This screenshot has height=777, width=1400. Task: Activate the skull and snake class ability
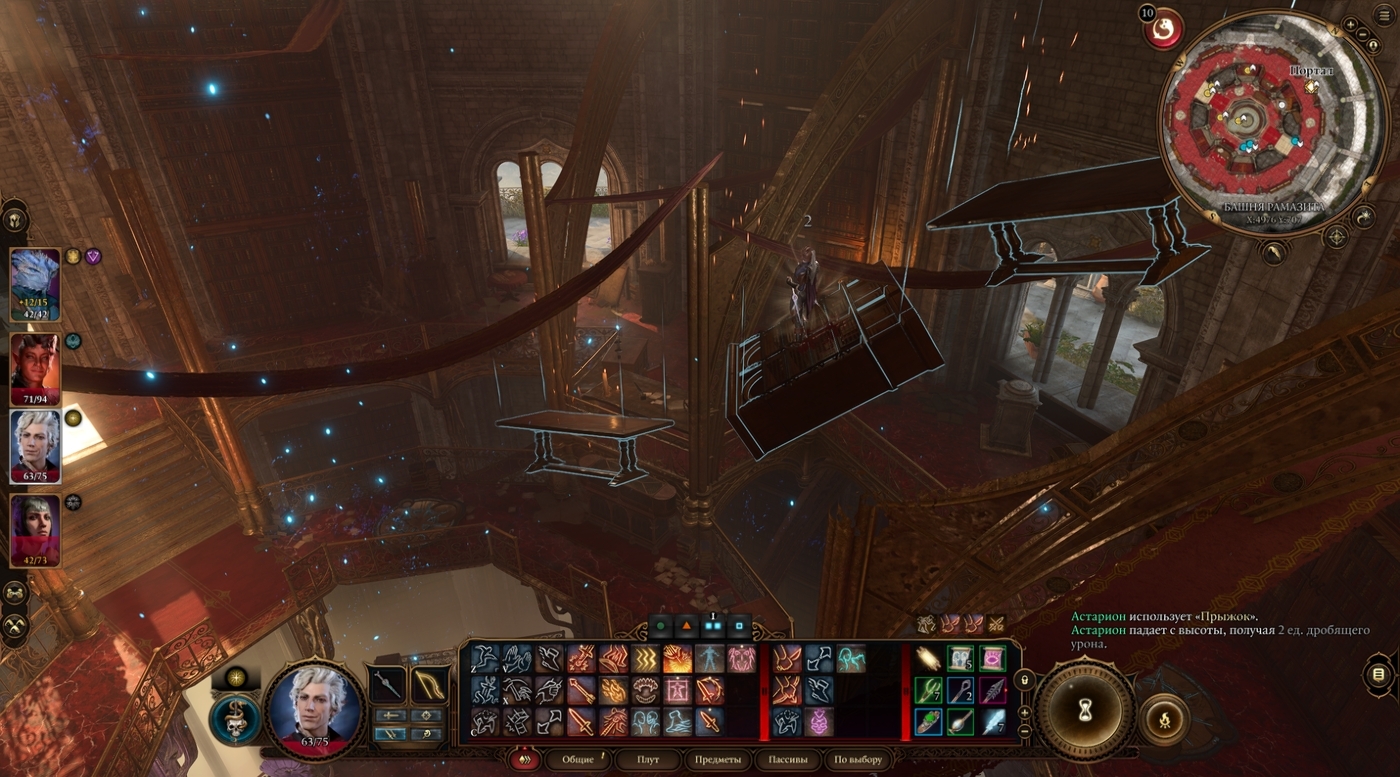235,718
